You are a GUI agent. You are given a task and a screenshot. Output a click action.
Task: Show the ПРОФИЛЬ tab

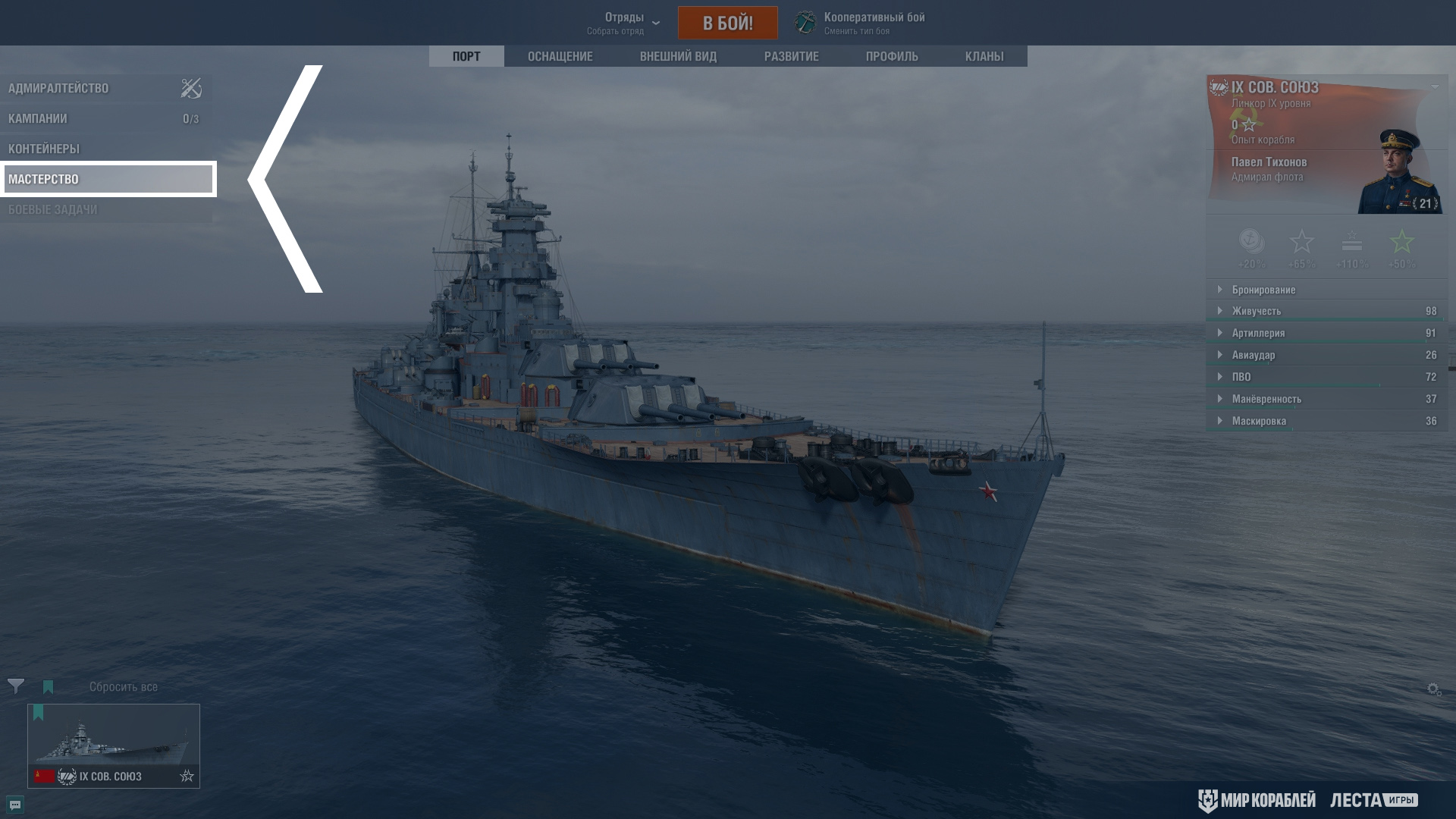892,56
